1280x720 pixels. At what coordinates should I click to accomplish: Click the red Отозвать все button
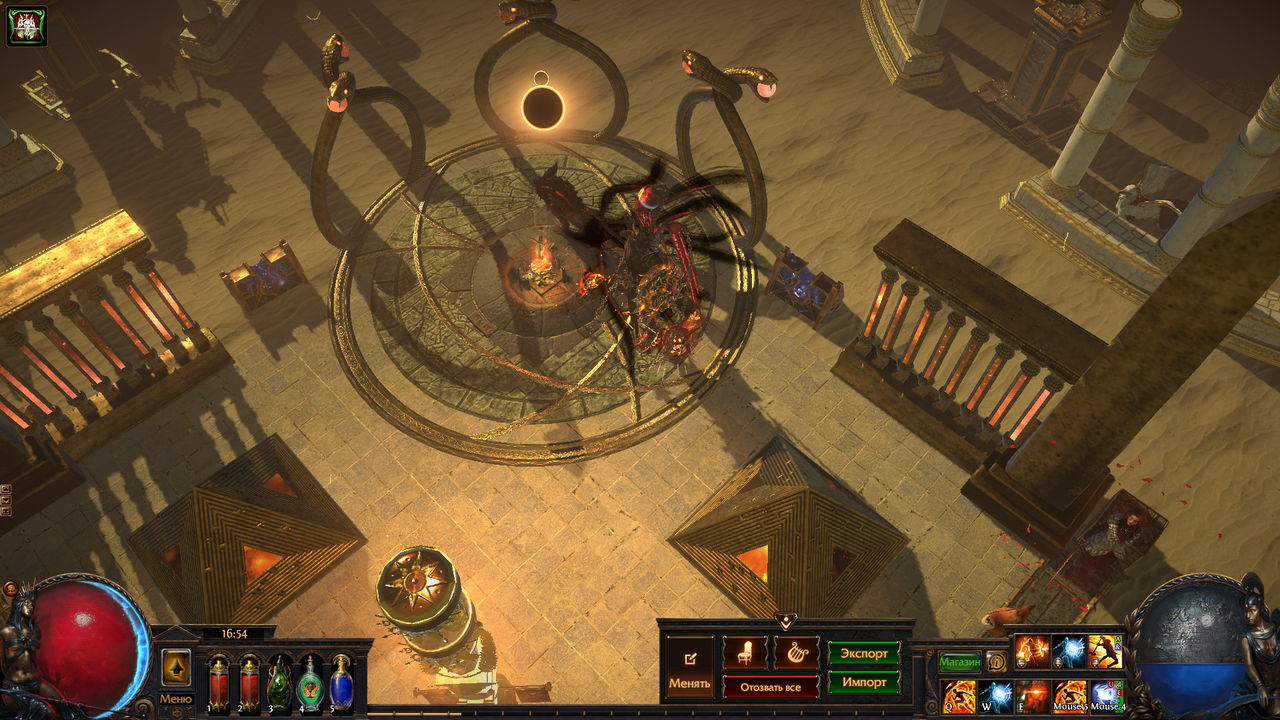771,687
